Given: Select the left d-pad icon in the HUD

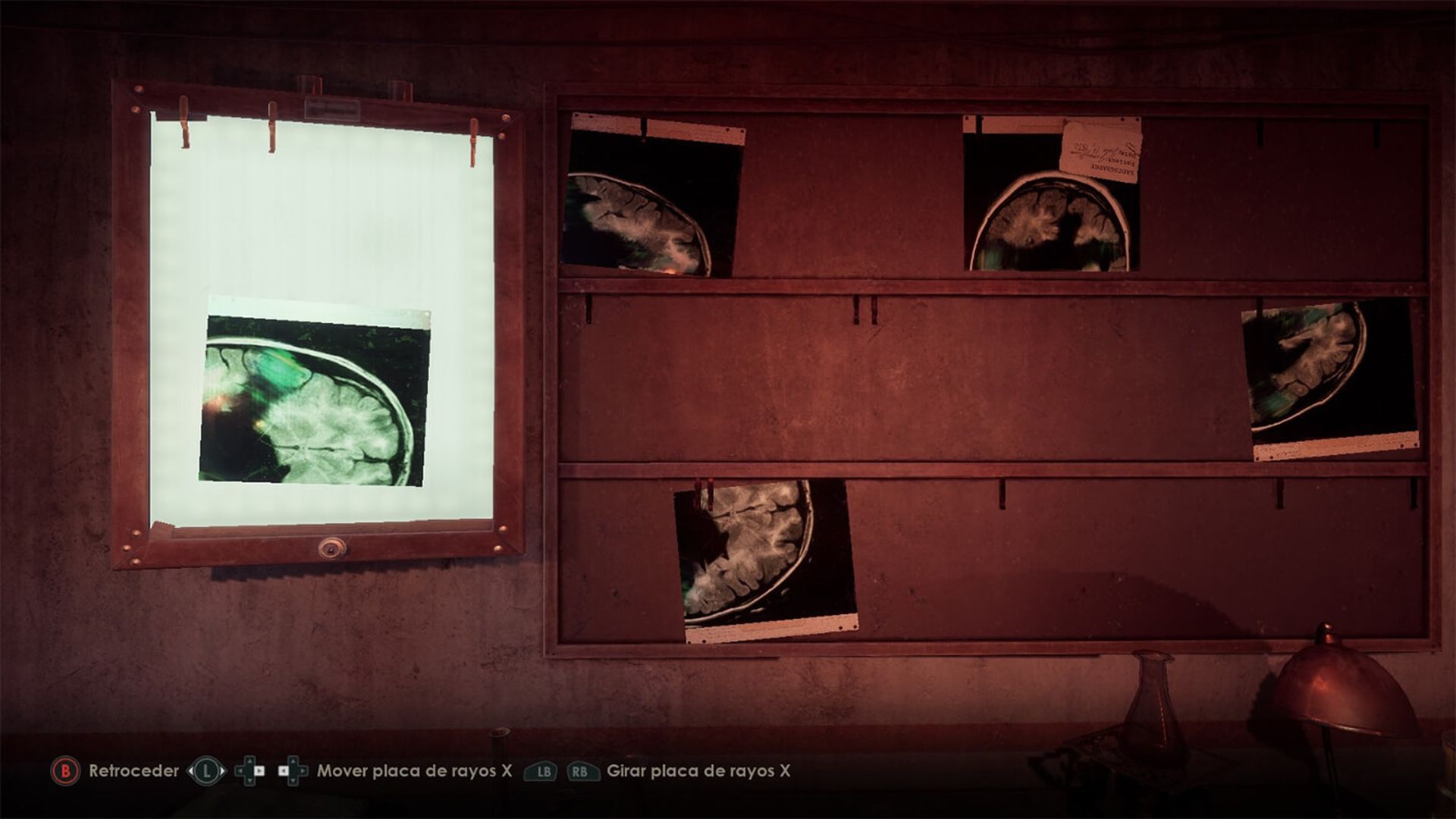Looking at the screenshot, I should pos(251,770).
